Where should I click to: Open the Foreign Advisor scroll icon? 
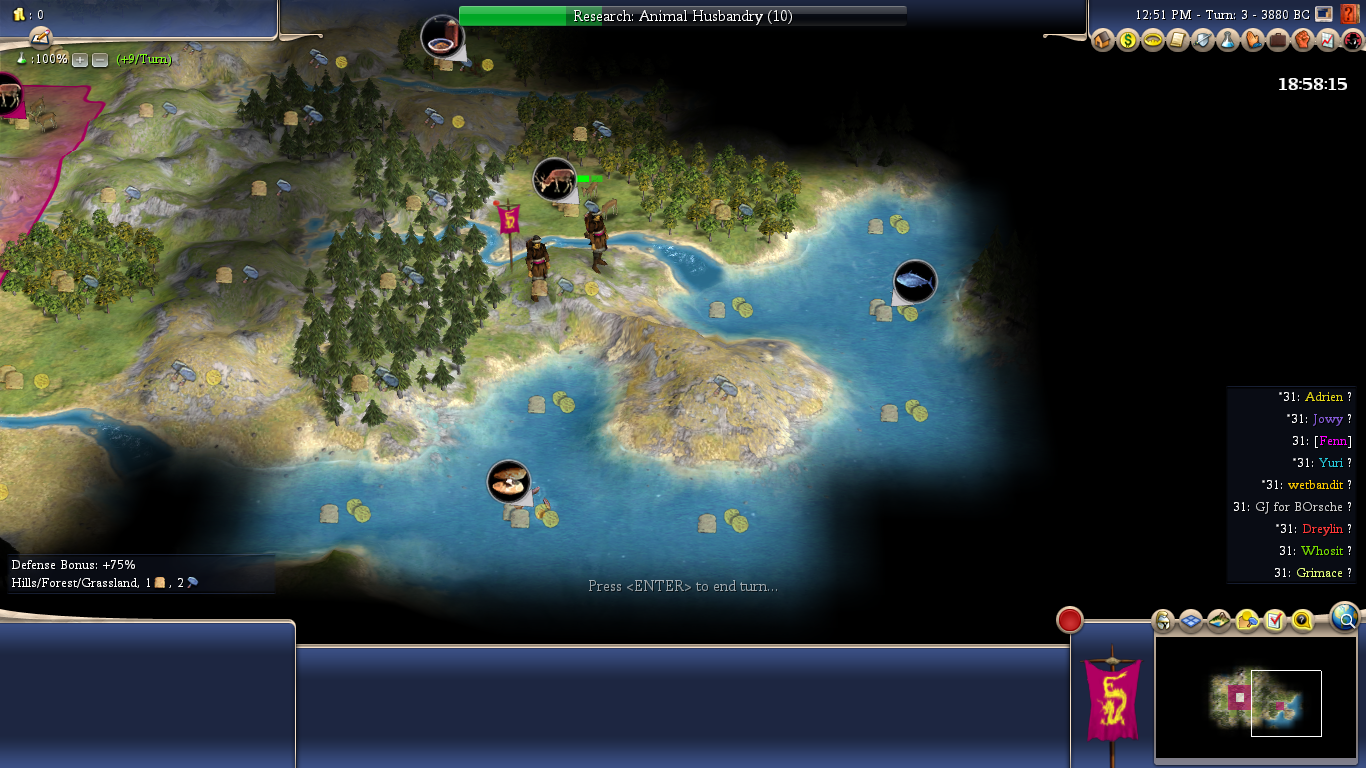click(x=1178, y=41)
